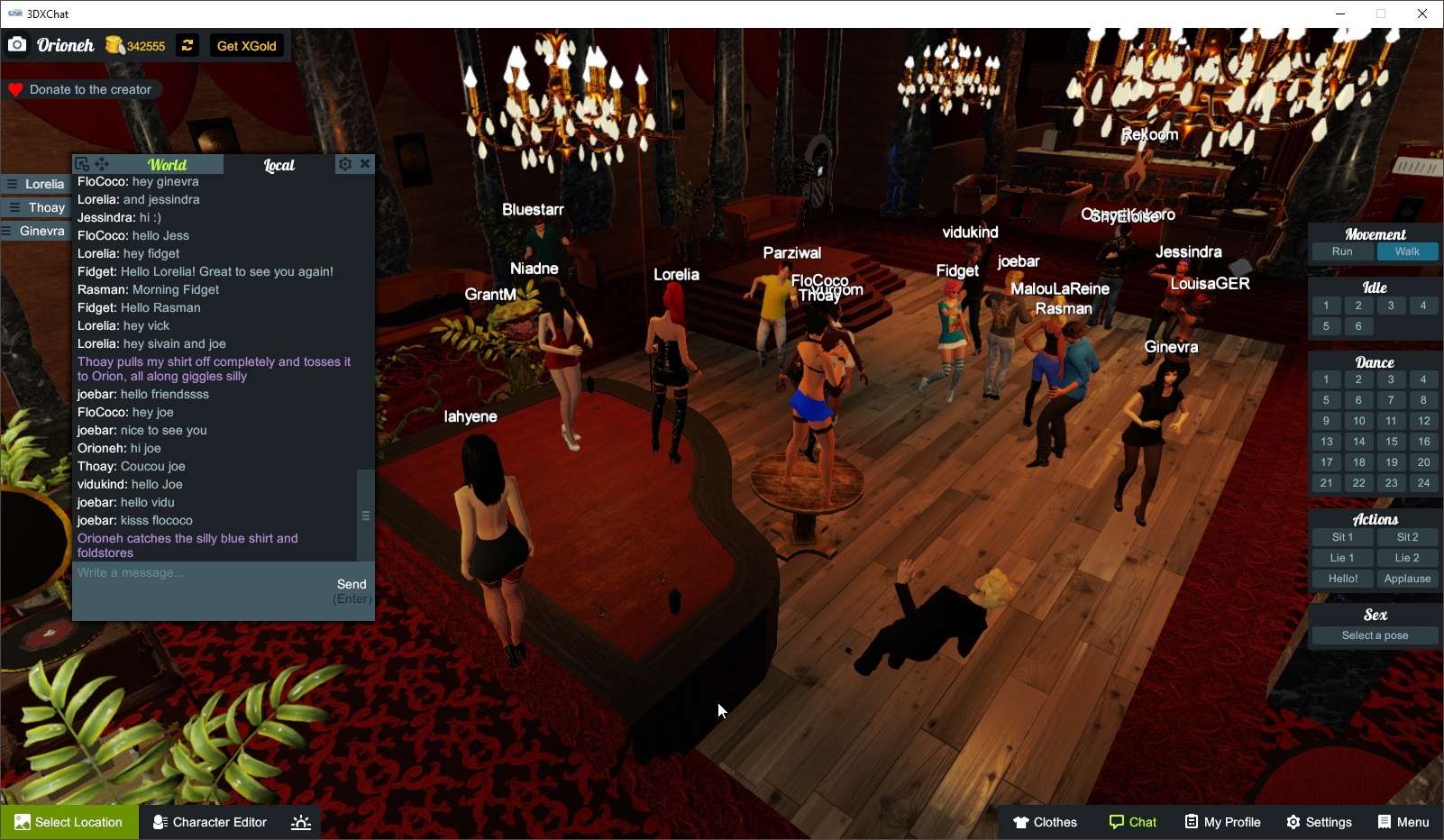Open the Menu
Image resolution: width=1444 pixels, height=840 pixels.
pos(1403,821)
